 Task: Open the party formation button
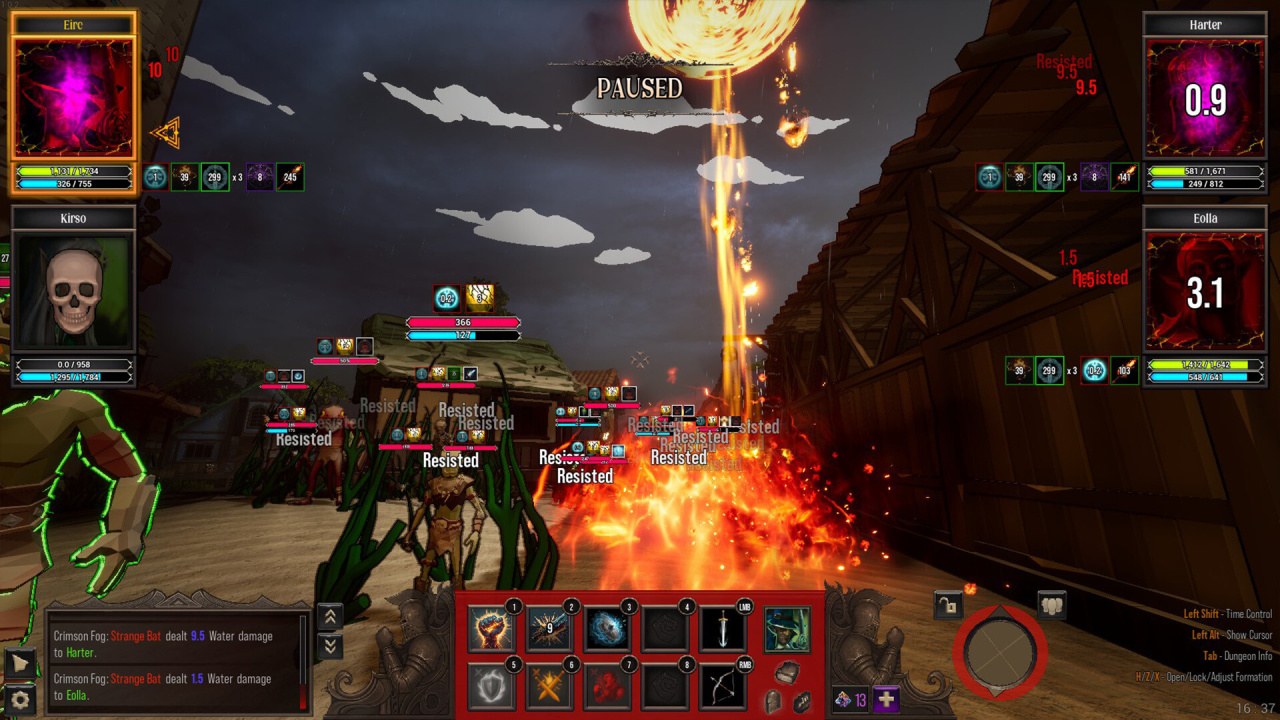[1051, 604]
